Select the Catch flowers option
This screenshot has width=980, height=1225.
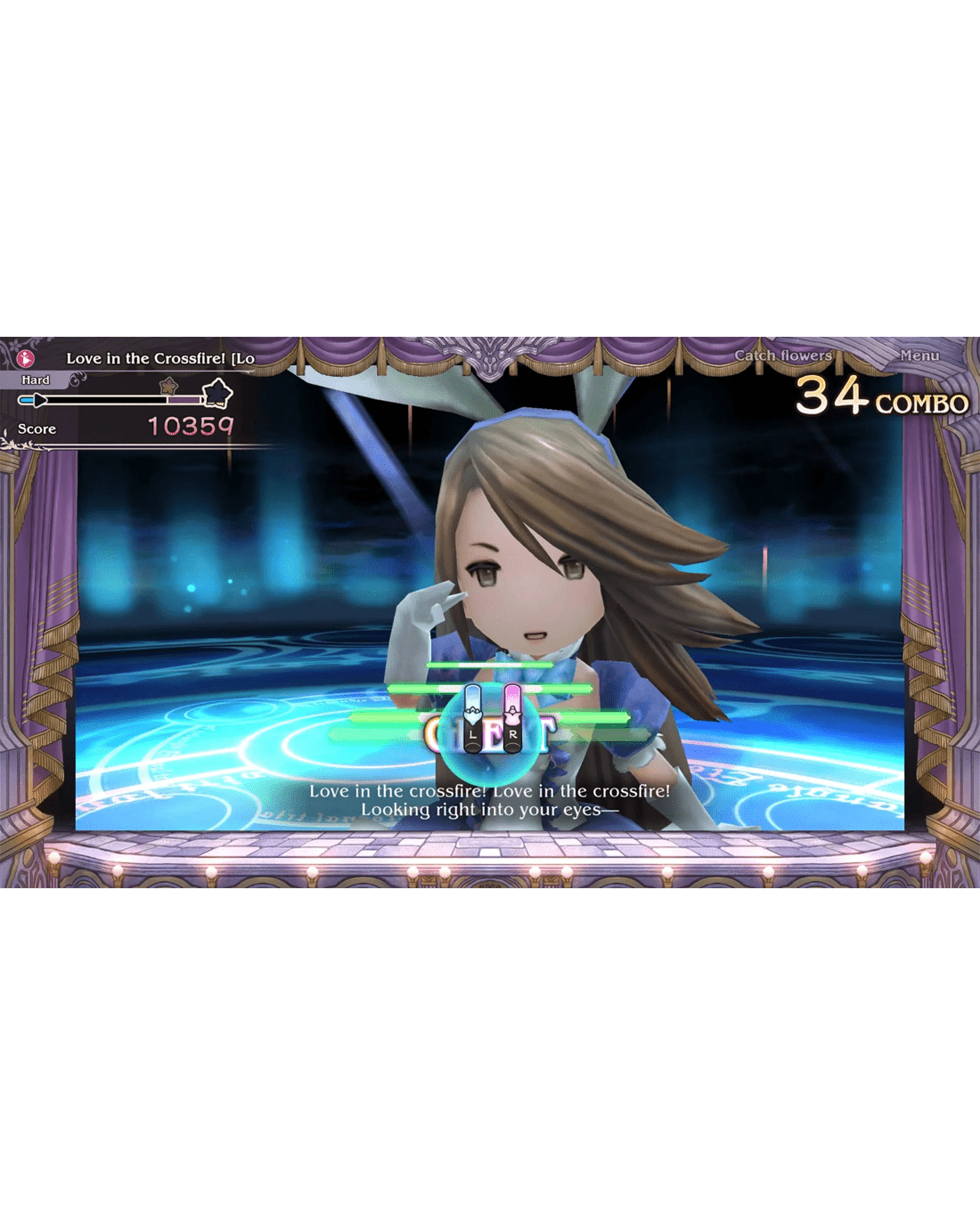(x=782, y=355)
